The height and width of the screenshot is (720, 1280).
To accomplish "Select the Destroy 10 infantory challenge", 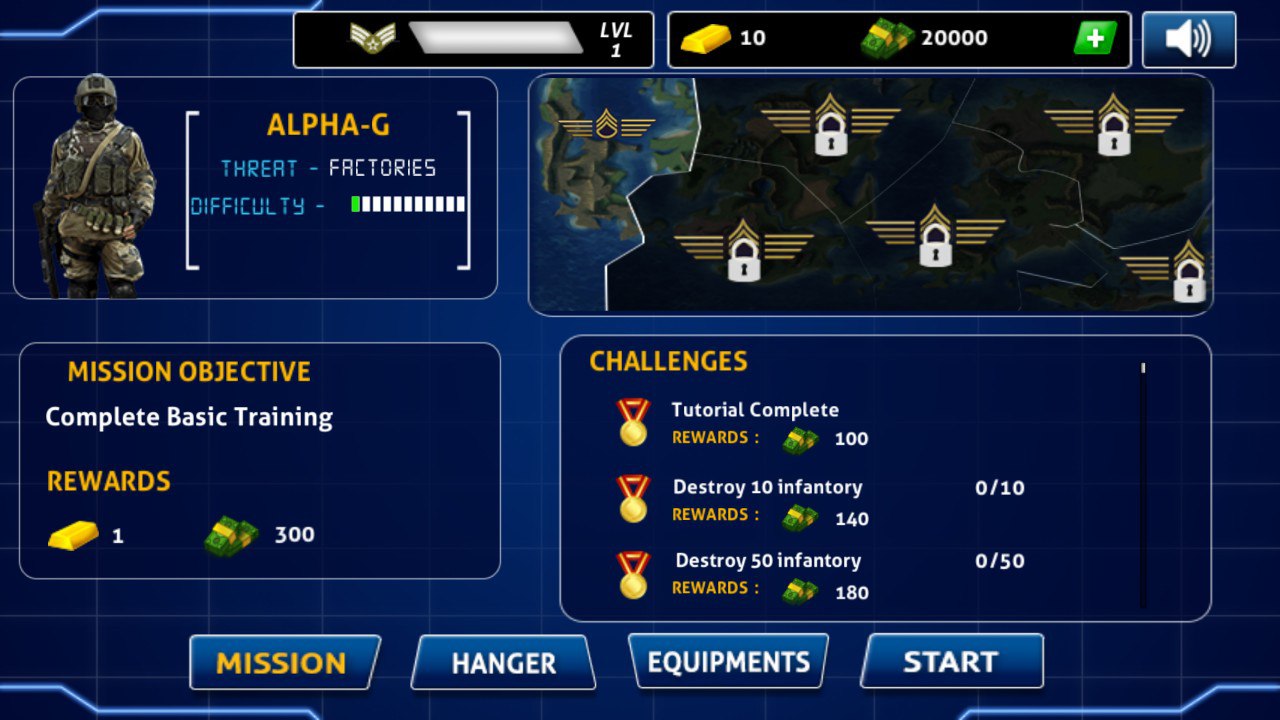I will tap(767, 501).
